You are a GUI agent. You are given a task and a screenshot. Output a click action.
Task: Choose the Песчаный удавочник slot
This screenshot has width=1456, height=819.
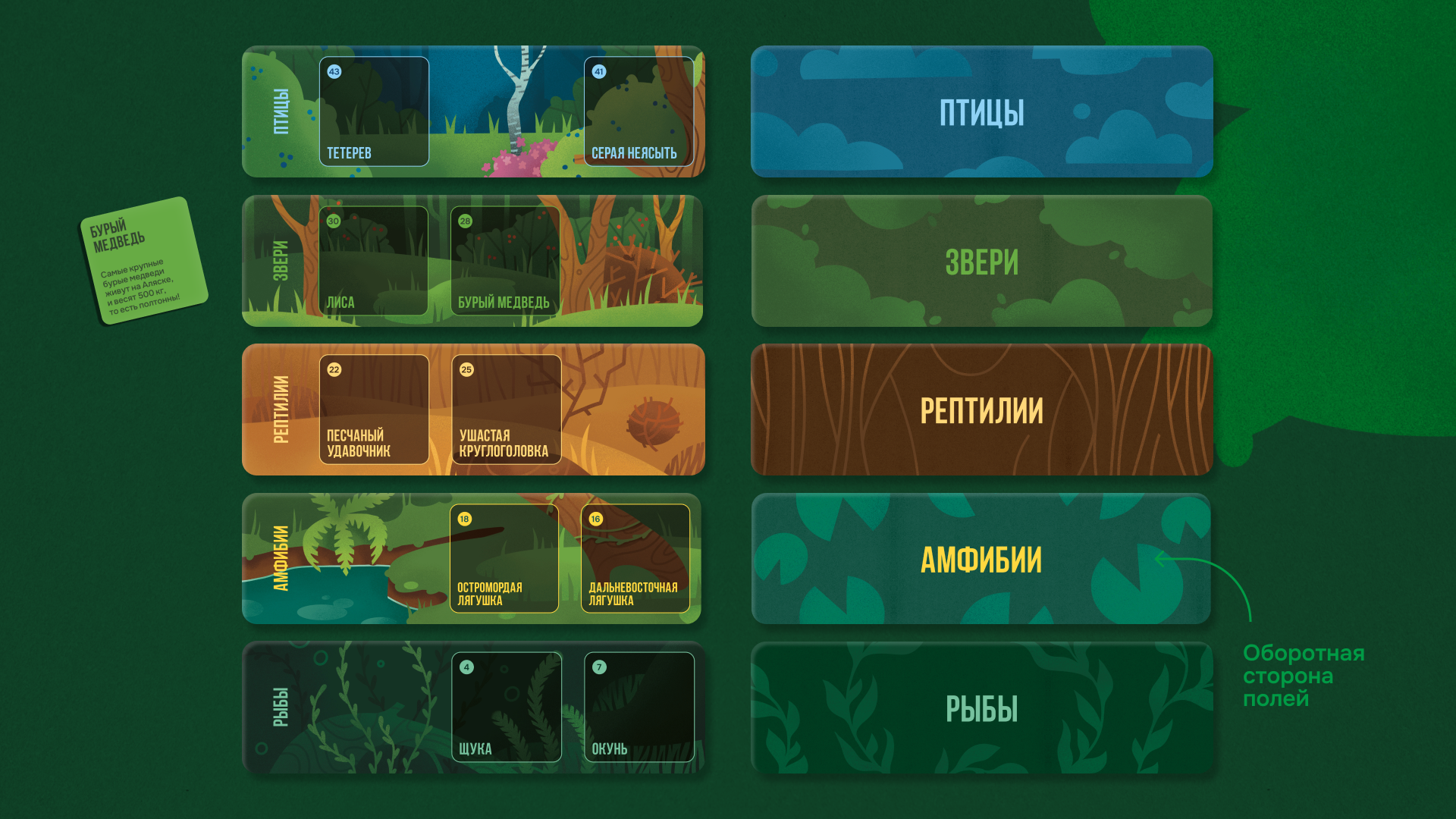[374, 409]
